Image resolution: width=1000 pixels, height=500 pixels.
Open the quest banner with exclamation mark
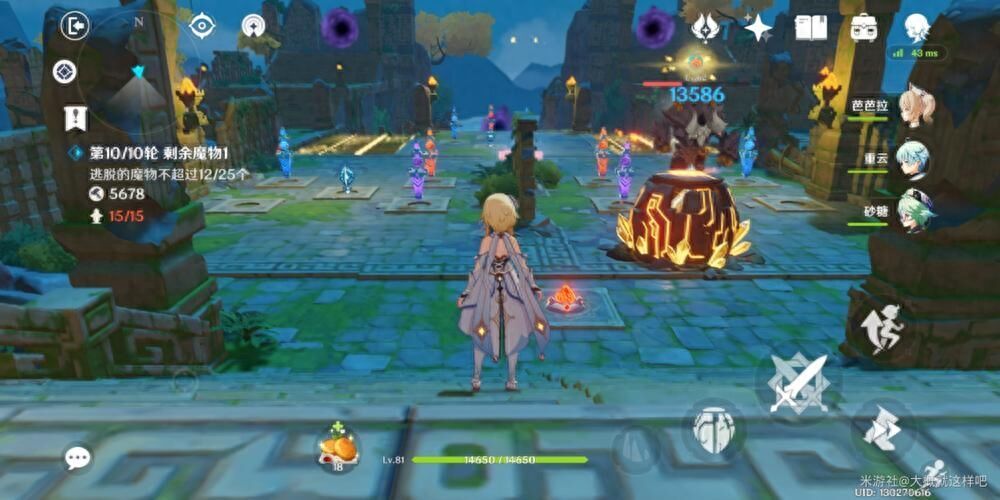pyautogui.click(x=75, y=118)
